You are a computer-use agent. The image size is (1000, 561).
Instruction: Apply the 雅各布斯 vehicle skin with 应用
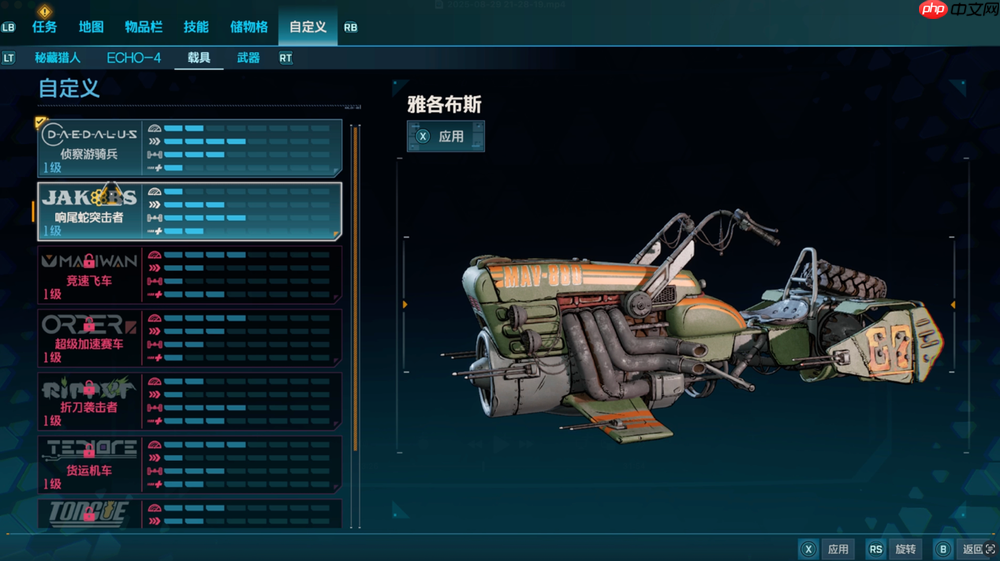445,136
